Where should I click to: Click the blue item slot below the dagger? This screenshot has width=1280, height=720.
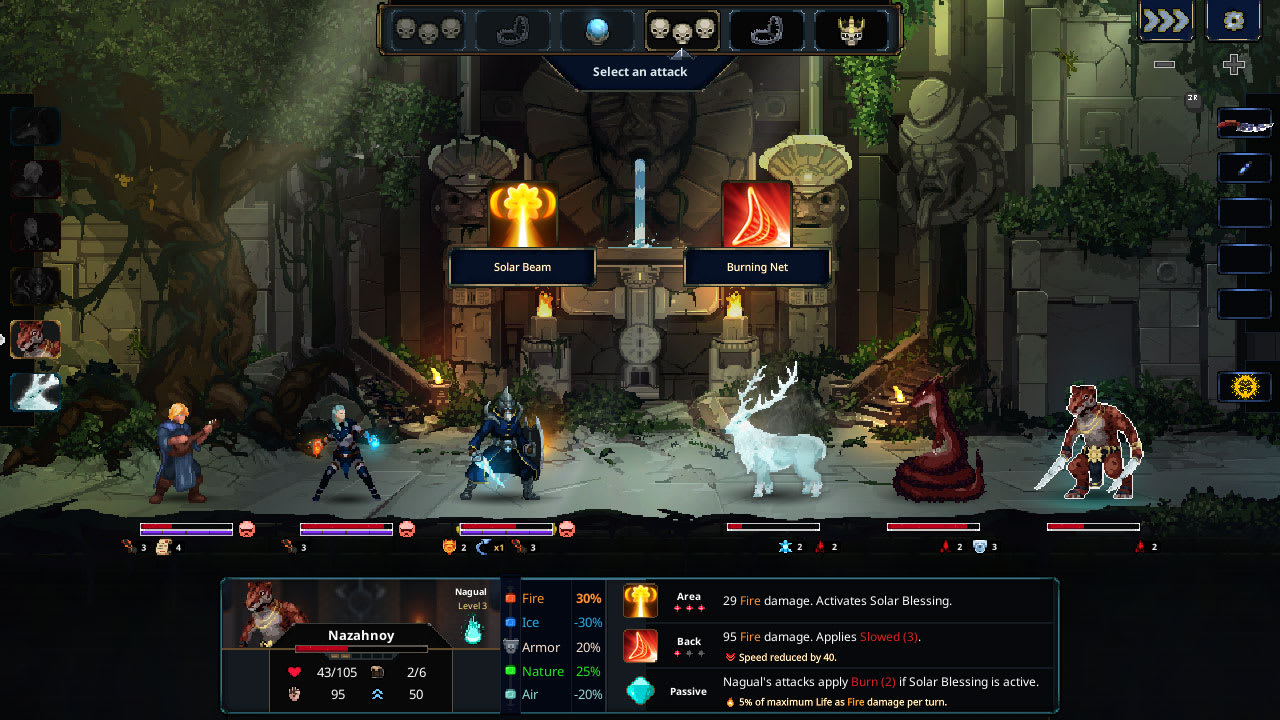(1244, 167)
